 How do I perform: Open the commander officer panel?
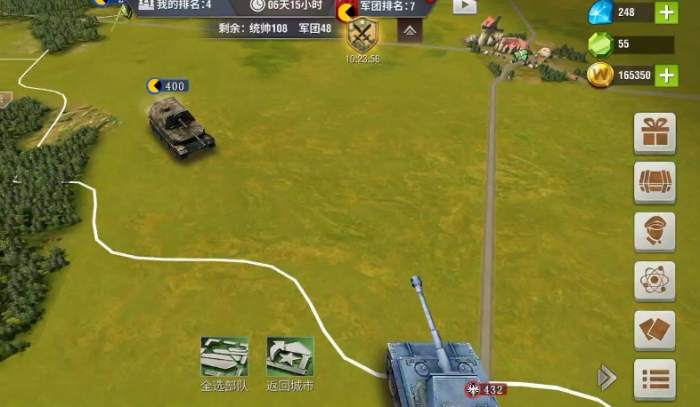[x=655, y=232]
